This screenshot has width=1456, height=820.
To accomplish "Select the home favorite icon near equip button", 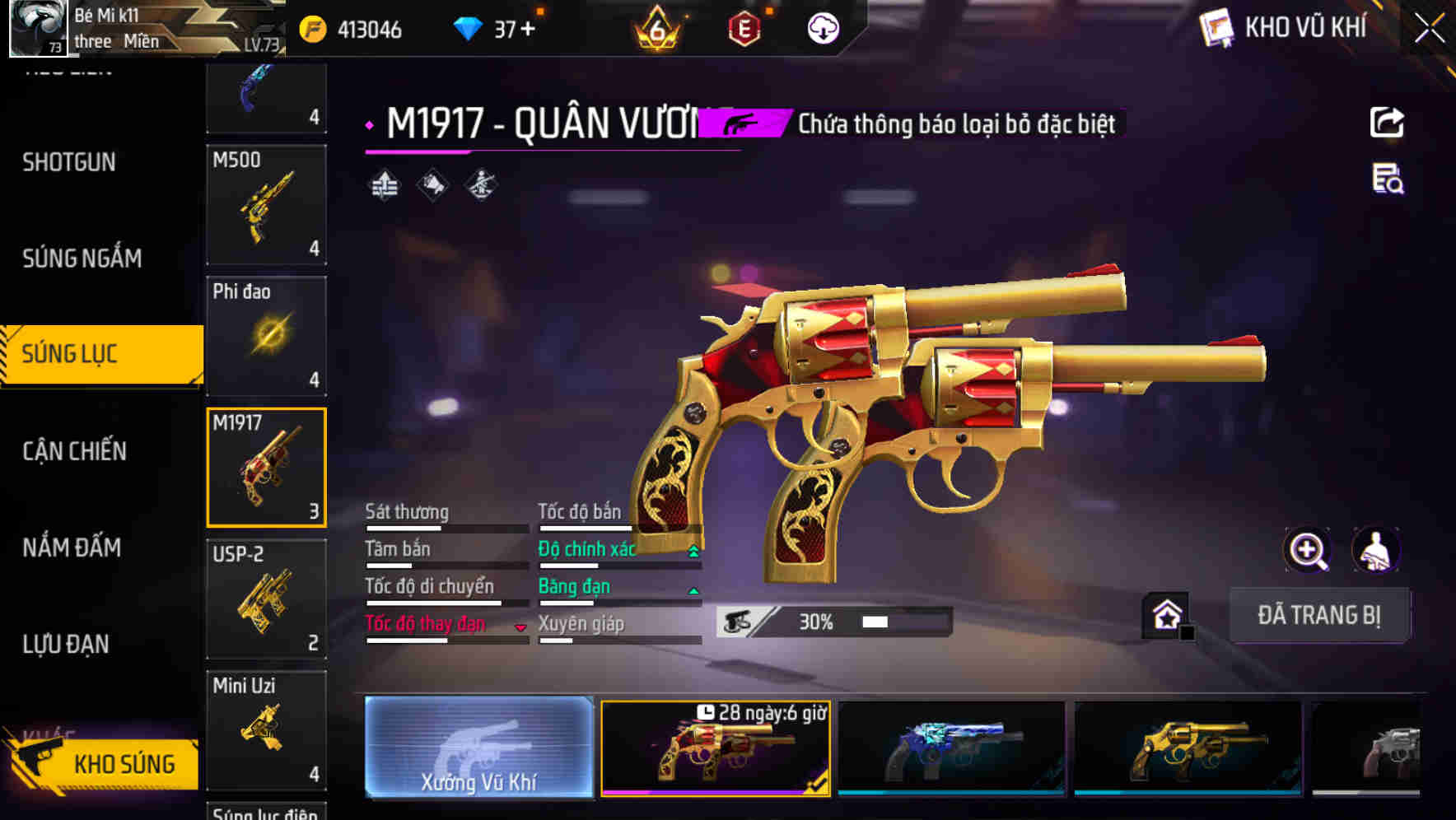I will click(x=1166, y=614).
